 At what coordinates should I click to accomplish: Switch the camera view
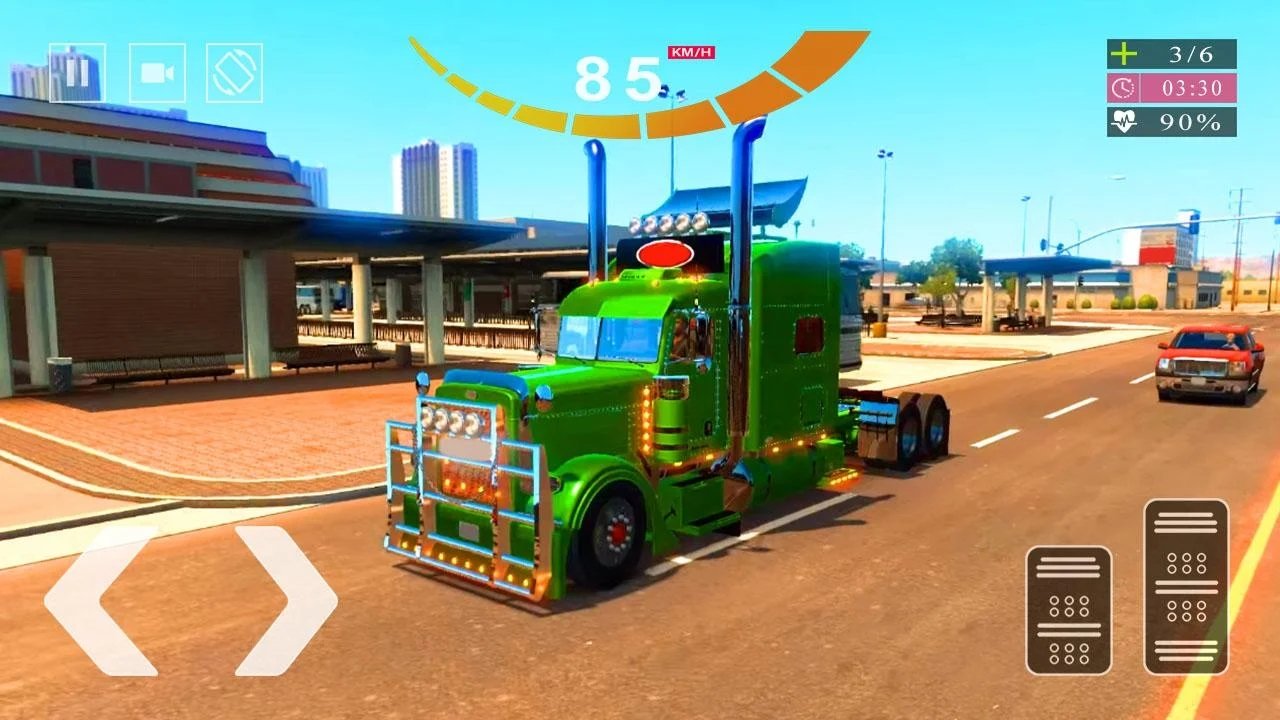point(157,73)
